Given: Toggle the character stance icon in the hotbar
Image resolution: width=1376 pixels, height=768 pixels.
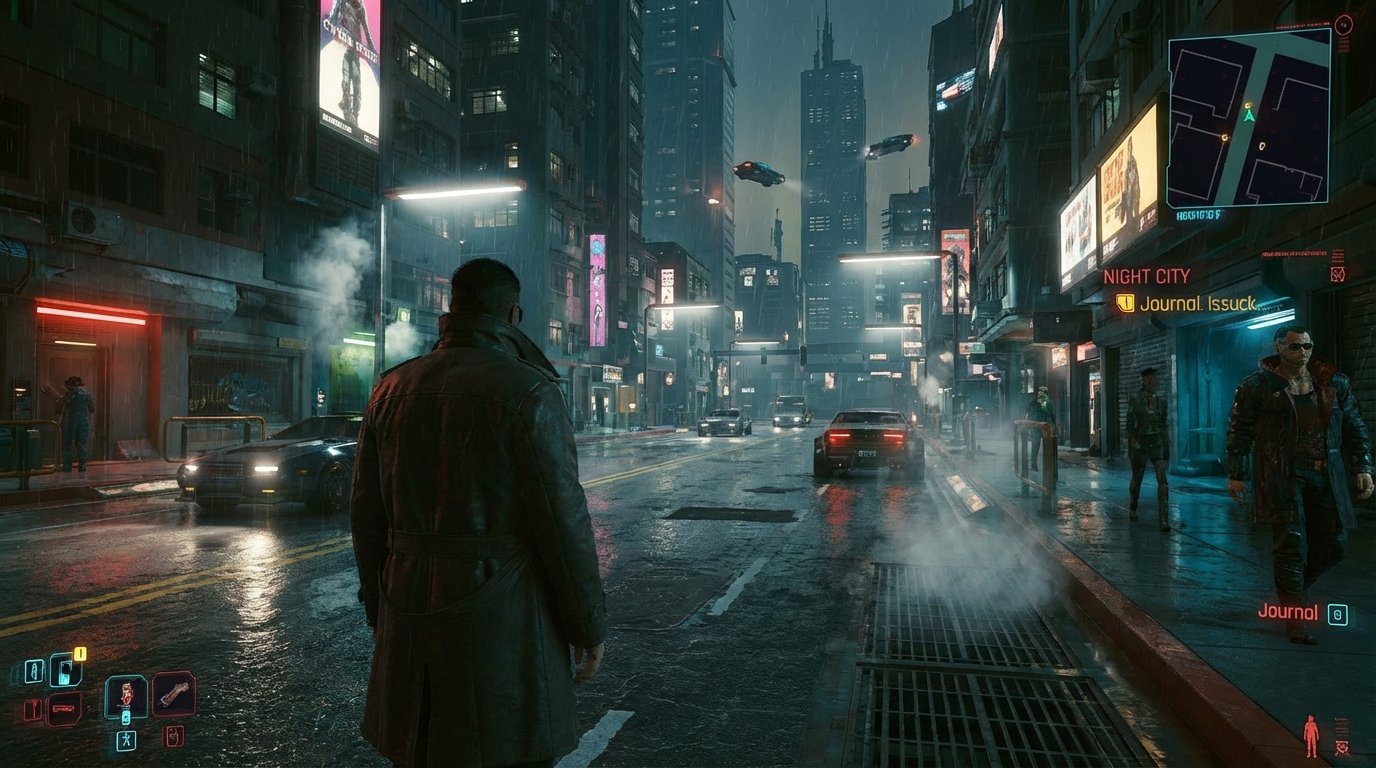Looking at the screenshot, I should click(125, 740).
